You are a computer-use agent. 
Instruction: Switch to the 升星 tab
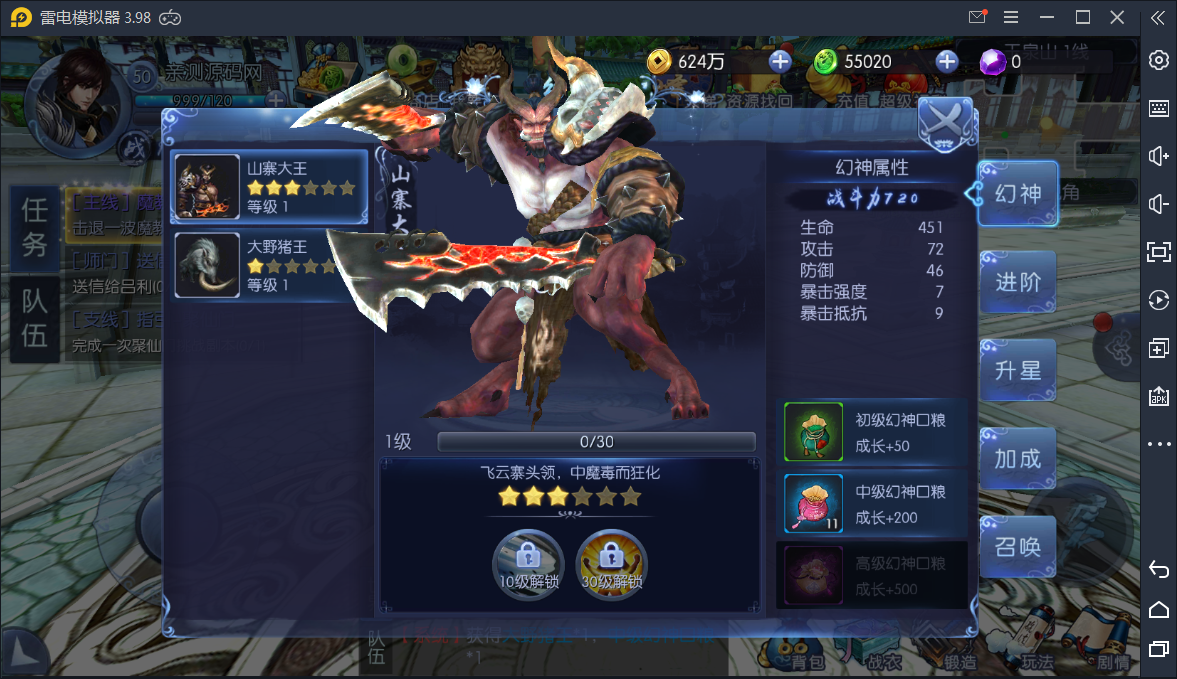pyautogui.click(x=1017, y=371)
